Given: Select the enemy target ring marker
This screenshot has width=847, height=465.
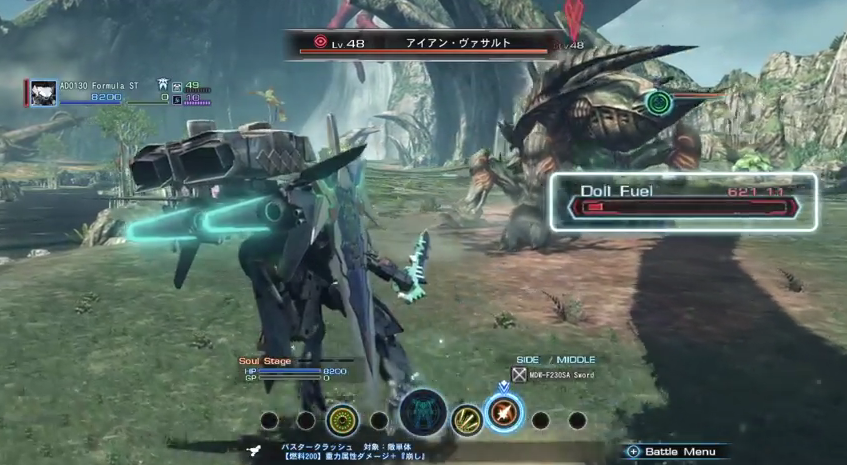Looking at the screenshot, I should (657, 101).
